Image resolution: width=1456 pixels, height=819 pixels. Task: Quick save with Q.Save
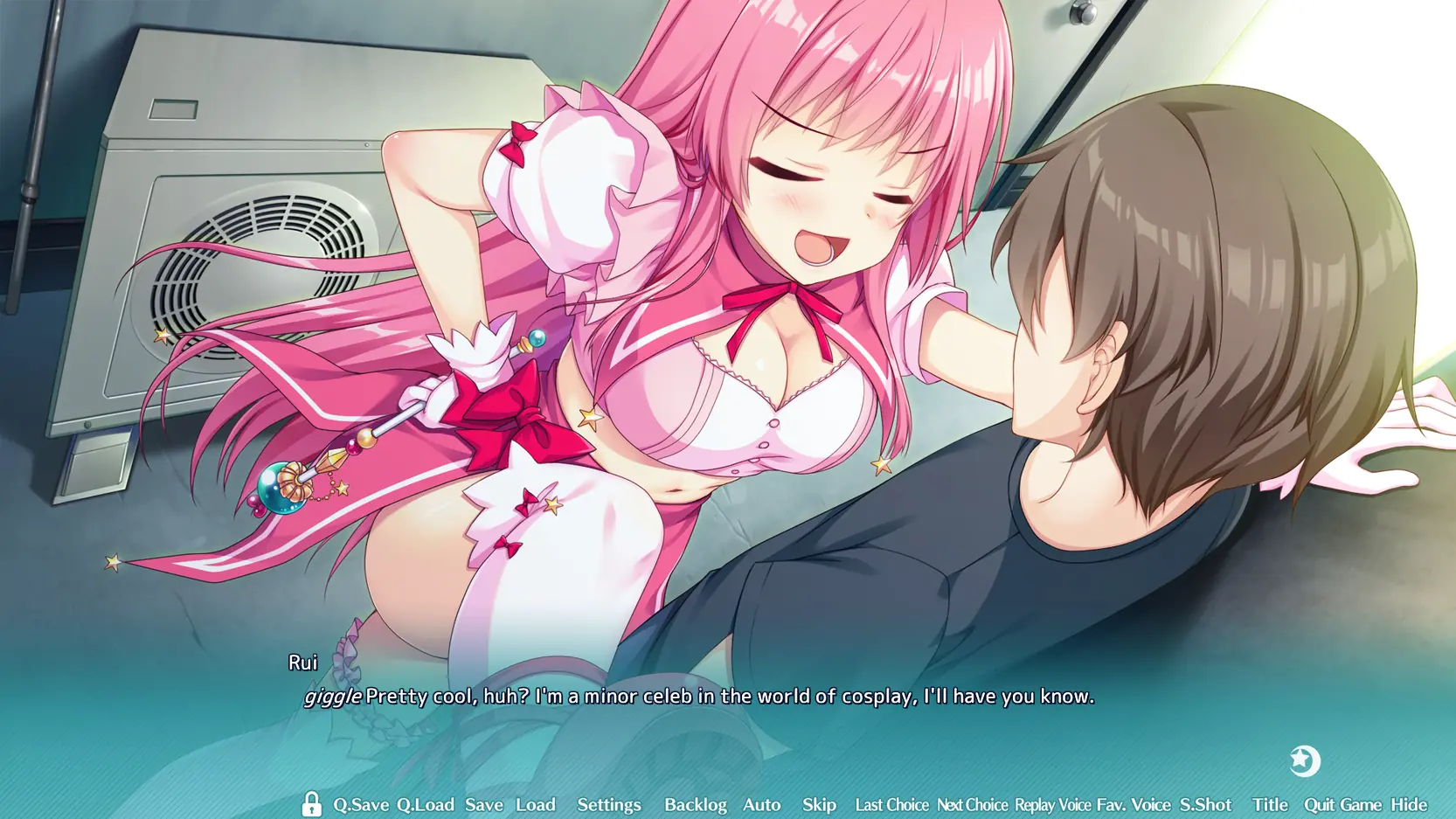(361, 805)
